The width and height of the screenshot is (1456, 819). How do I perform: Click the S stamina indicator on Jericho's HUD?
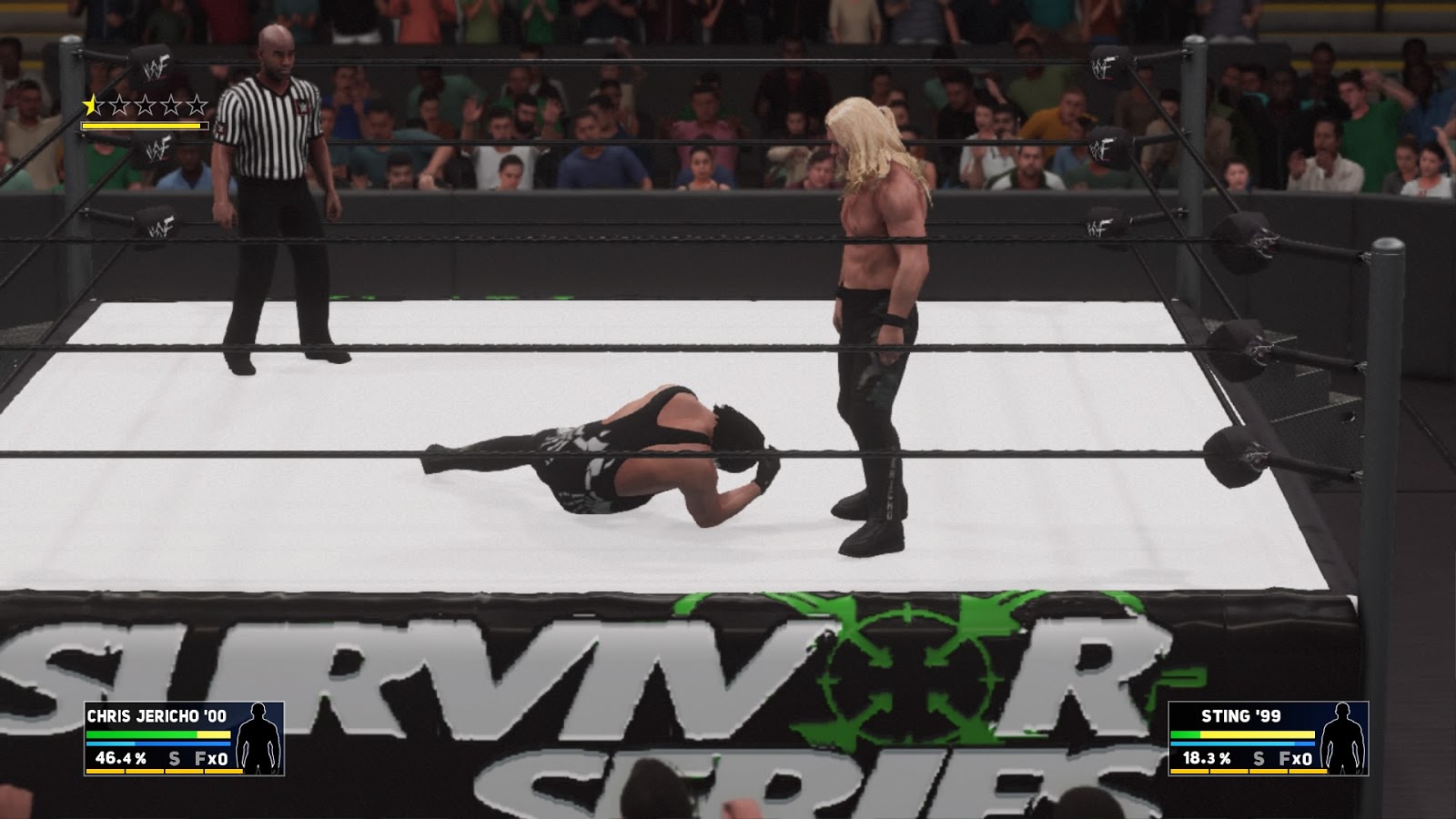(175, 759)
